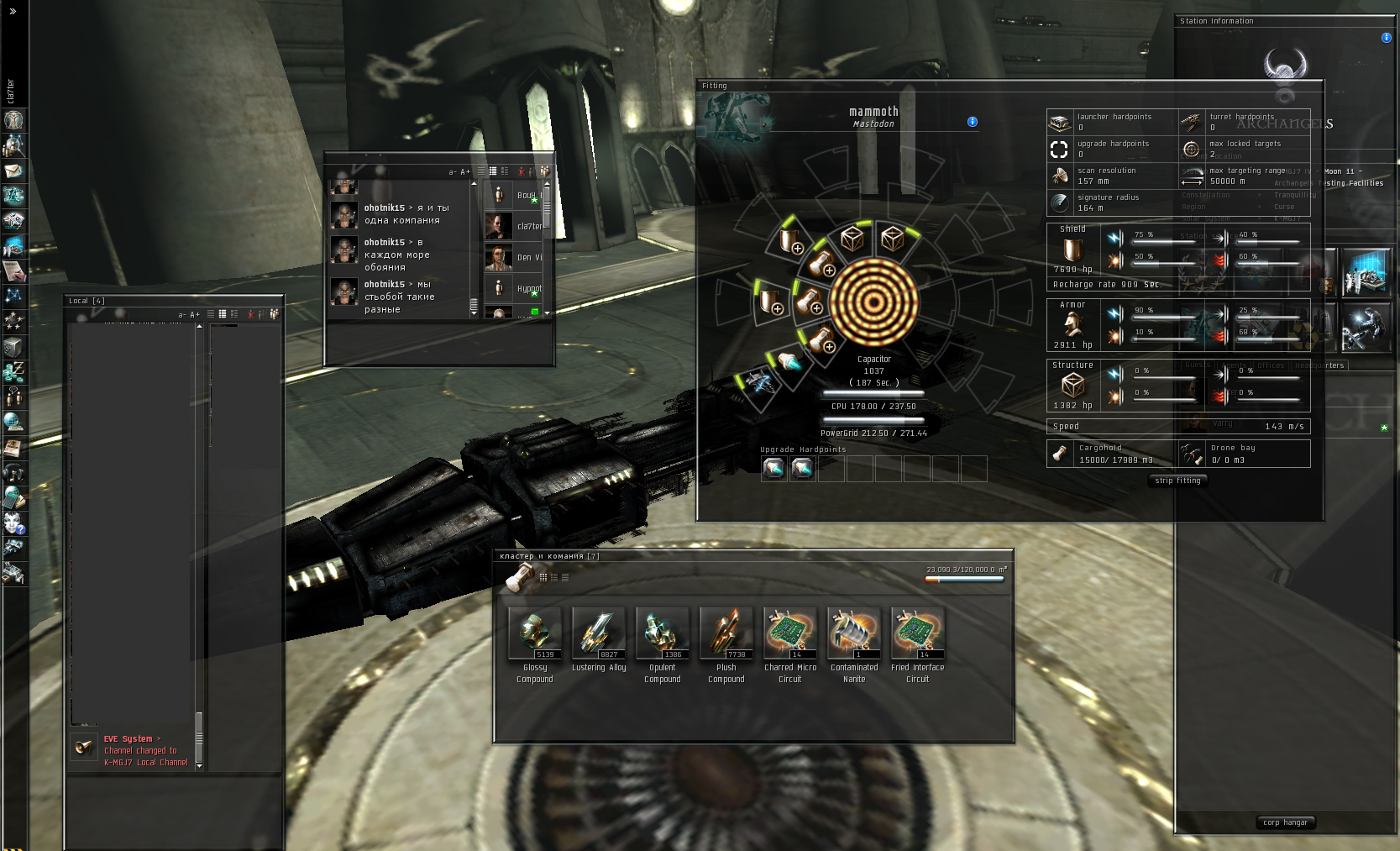Click the ohotnik15 chat portrait
This screenshot has width=1400, height=851.
pos(344,214)
